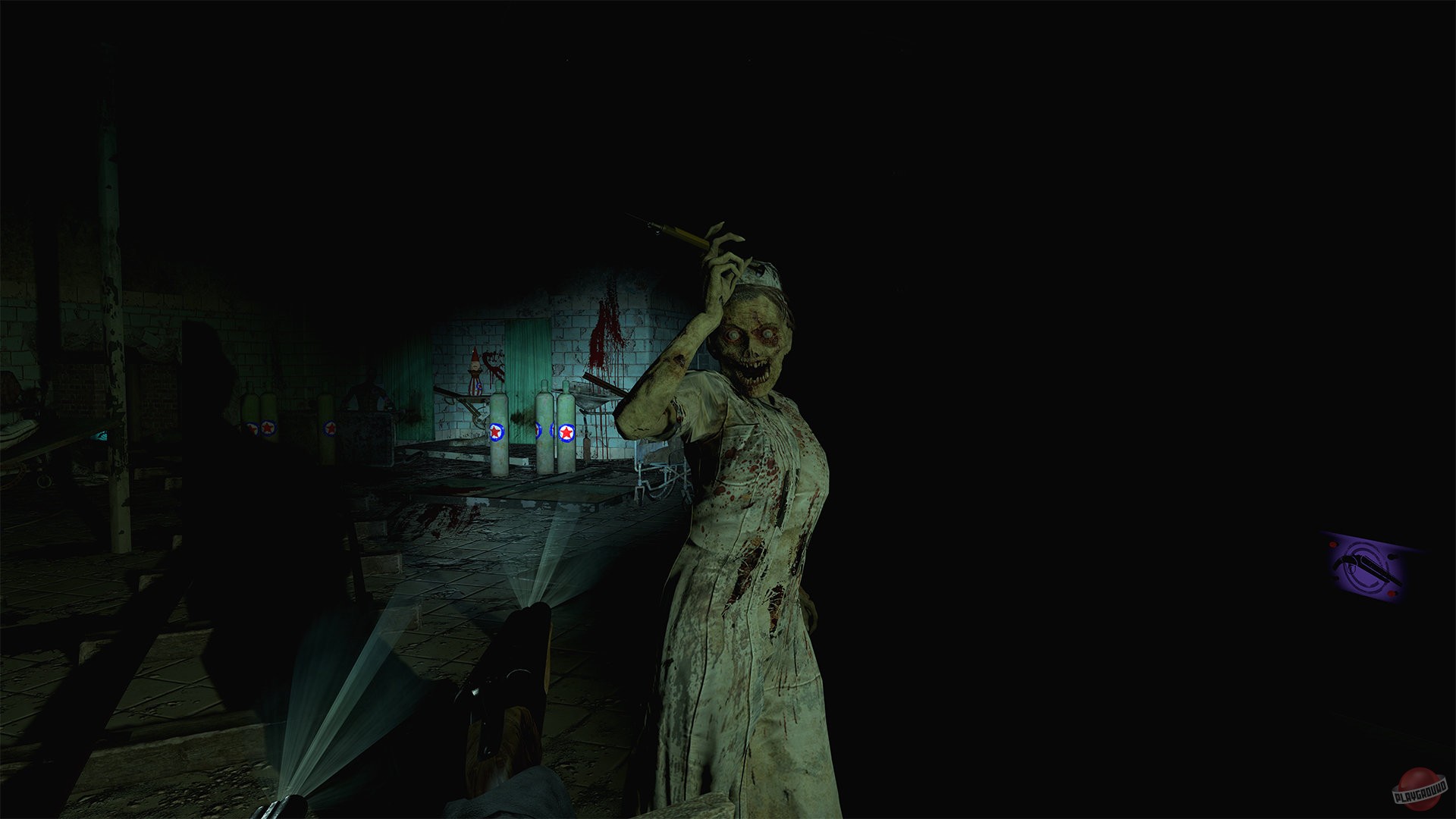Viewport: 1456px width, 819px height.
Task: Click the red indicator dot on the weapon panel
Action: (x=1391, y=593)
